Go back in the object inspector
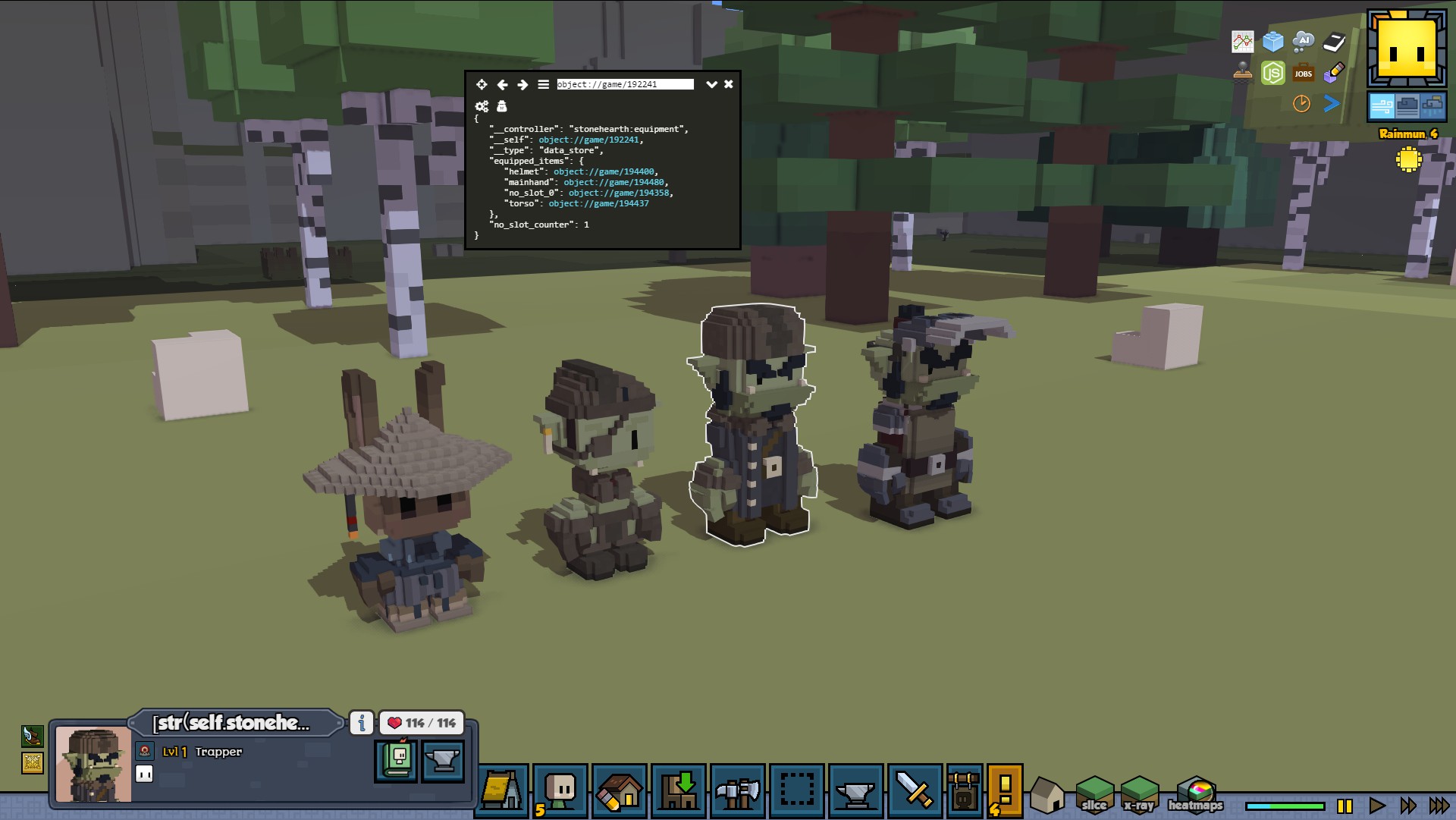 coord(502,84)
